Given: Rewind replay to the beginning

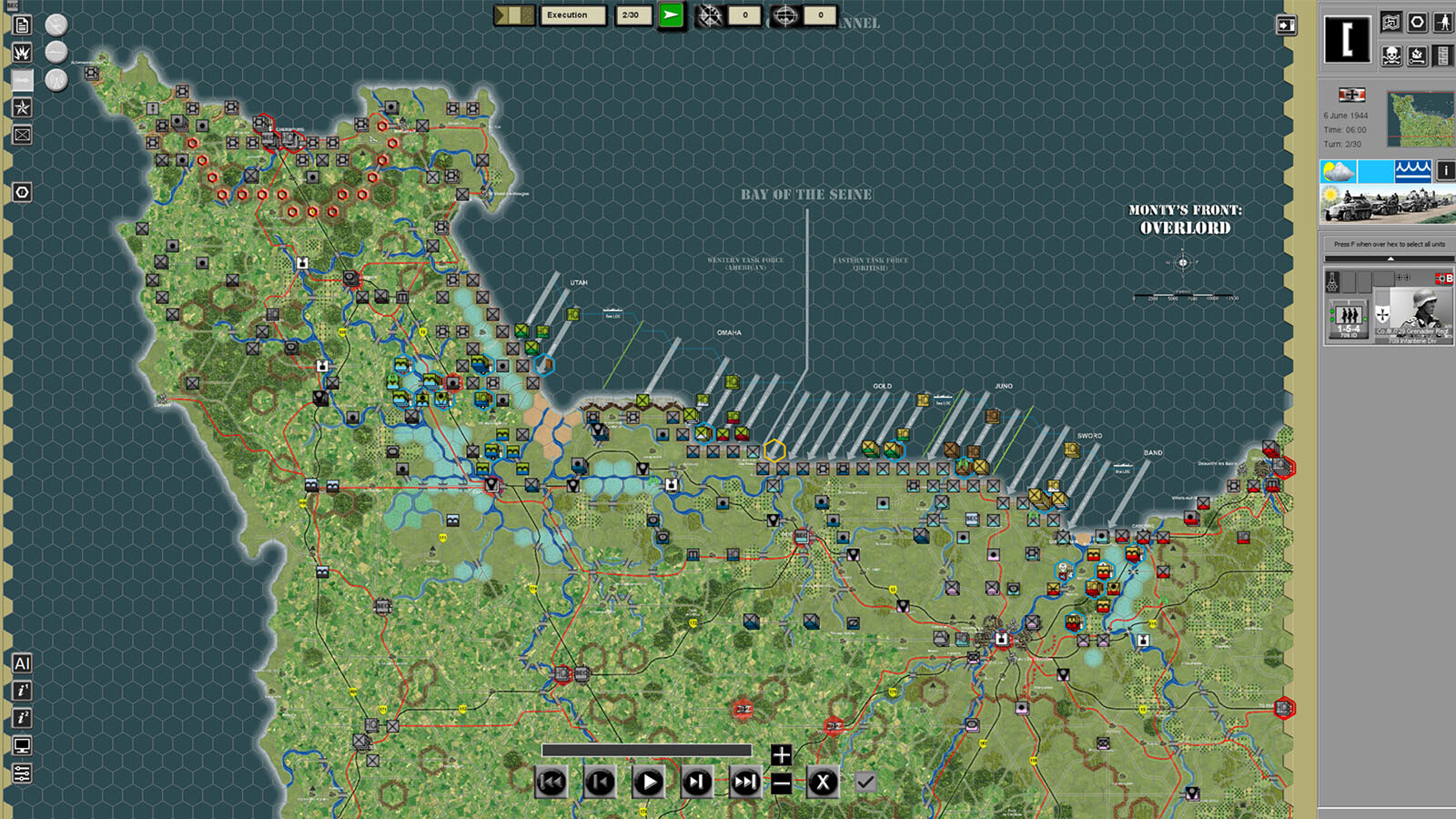Looking at the screenshot, I should click(x=551, y=782).
